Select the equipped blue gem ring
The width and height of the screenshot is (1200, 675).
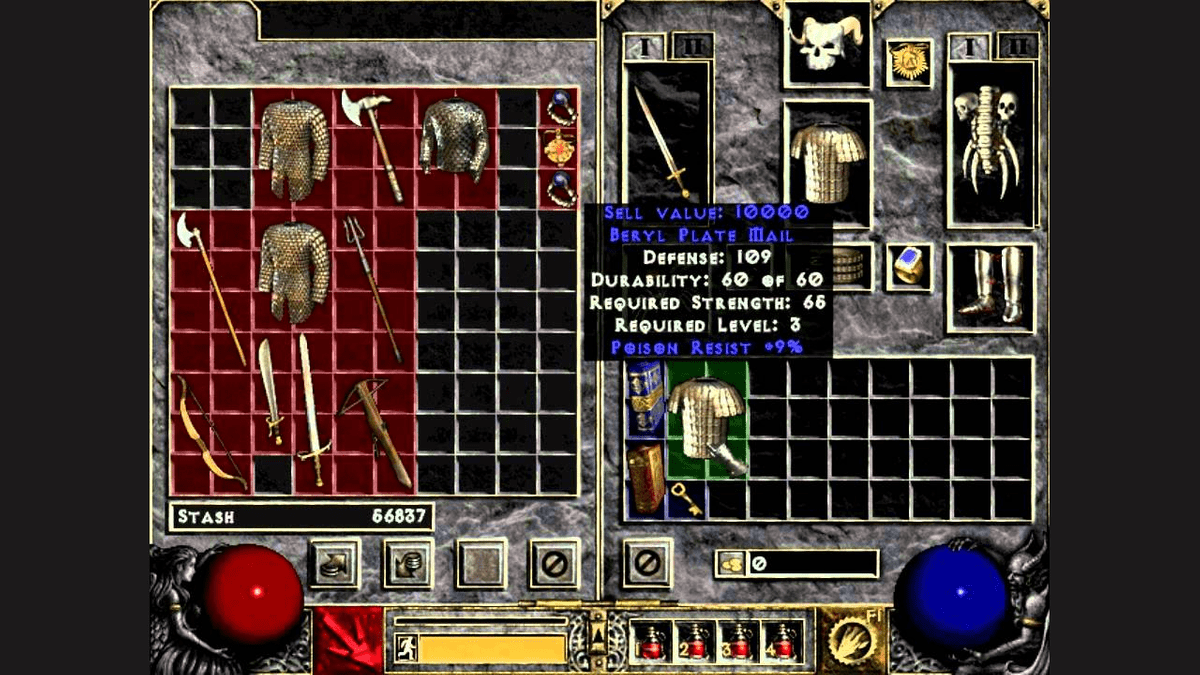pos(909,266)
